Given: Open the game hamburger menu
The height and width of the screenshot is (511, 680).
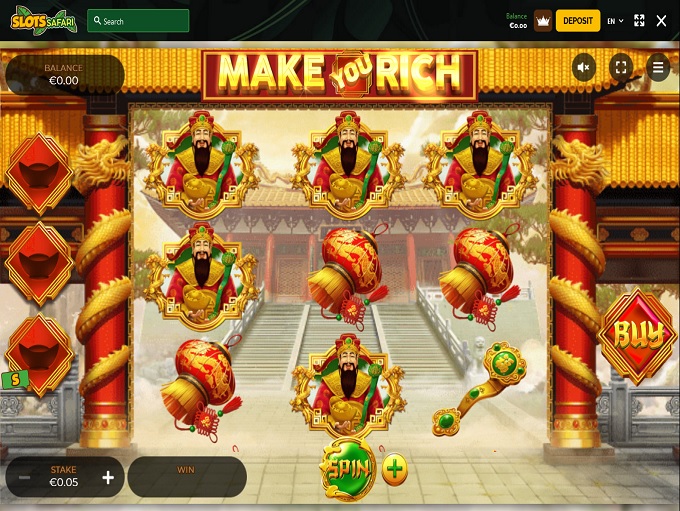Looking at the screenshot, I should click(x=657, y=68).
